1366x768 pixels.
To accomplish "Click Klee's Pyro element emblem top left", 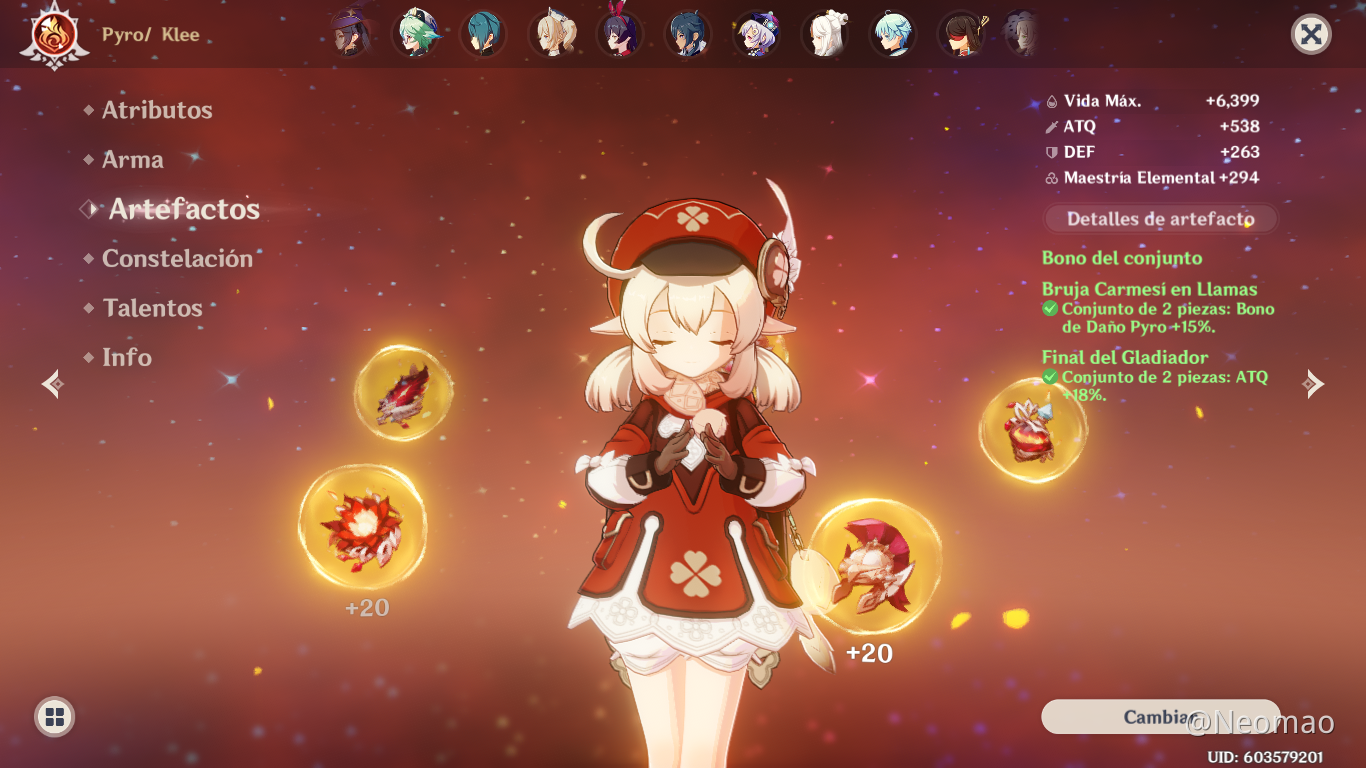I will (55, 33).
